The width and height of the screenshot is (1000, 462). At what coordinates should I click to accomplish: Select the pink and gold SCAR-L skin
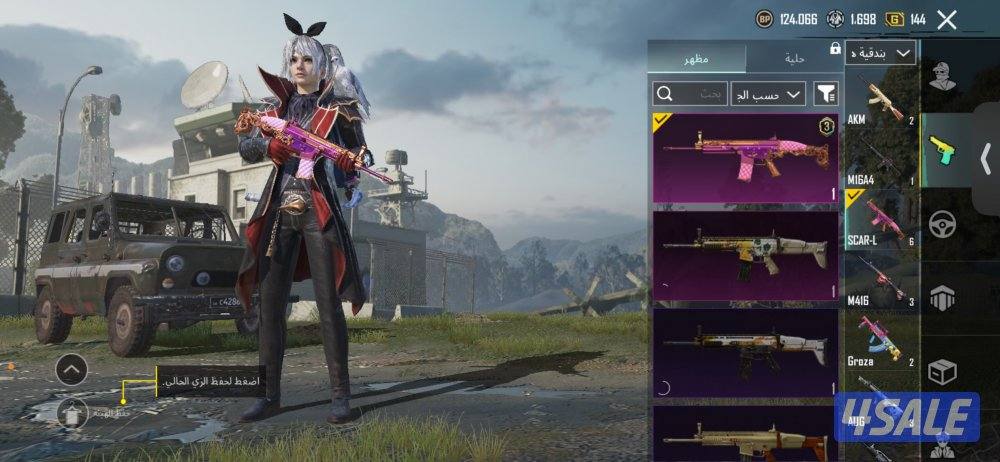745,158
